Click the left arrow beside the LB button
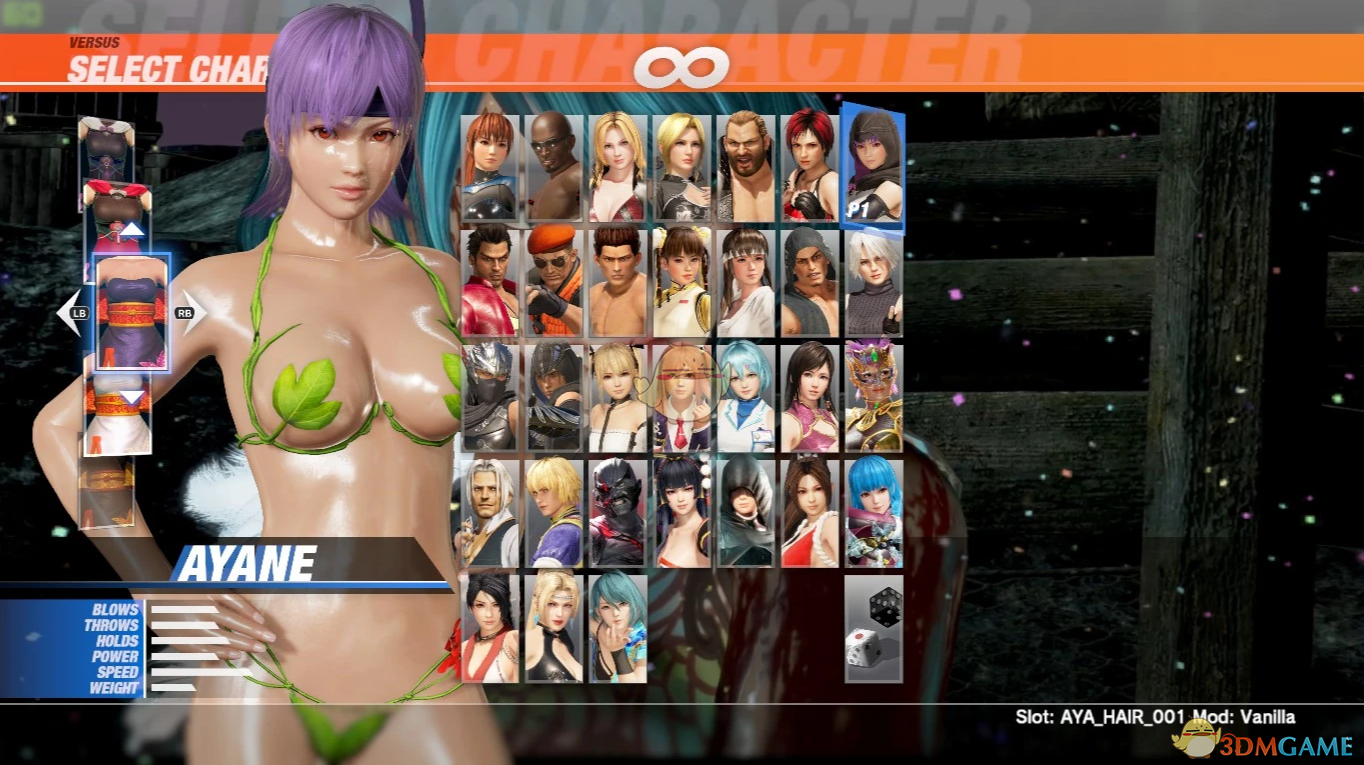This screenshot has width=1364, height=765. 66,311
